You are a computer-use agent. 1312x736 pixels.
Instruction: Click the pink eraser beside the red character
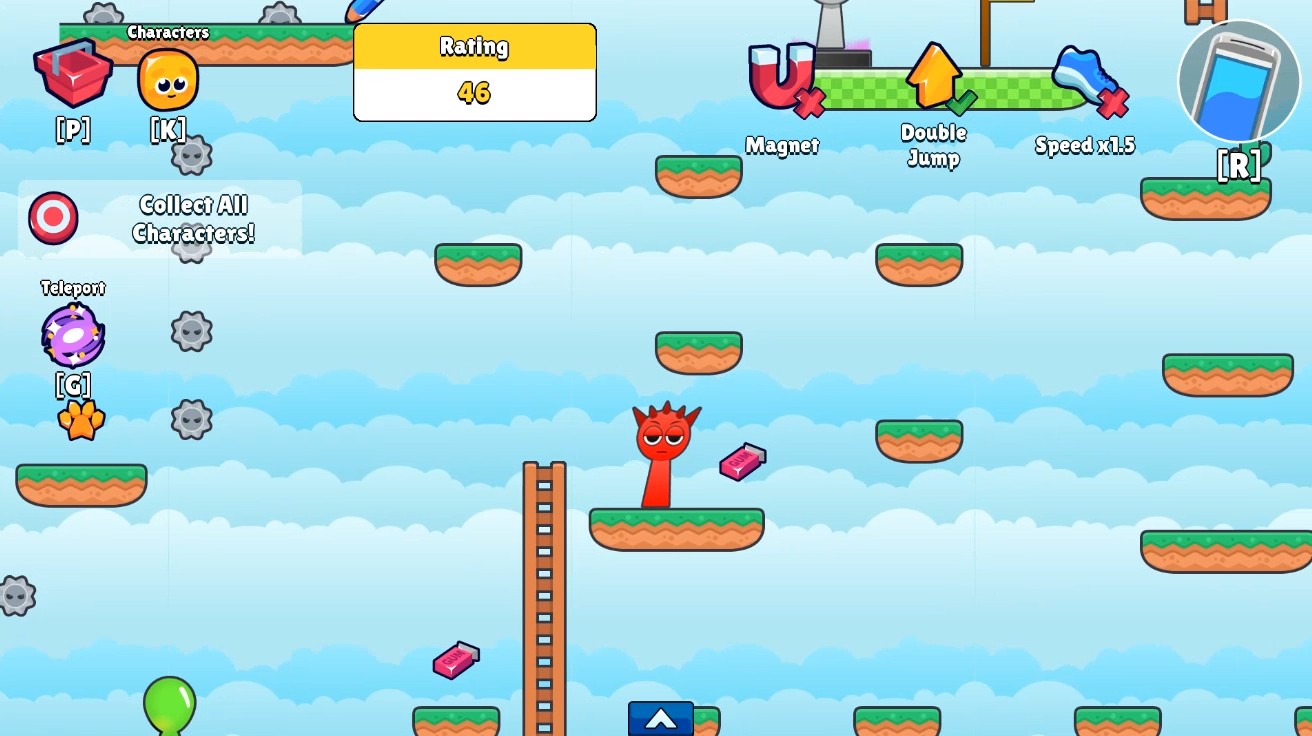coord(742,461)
